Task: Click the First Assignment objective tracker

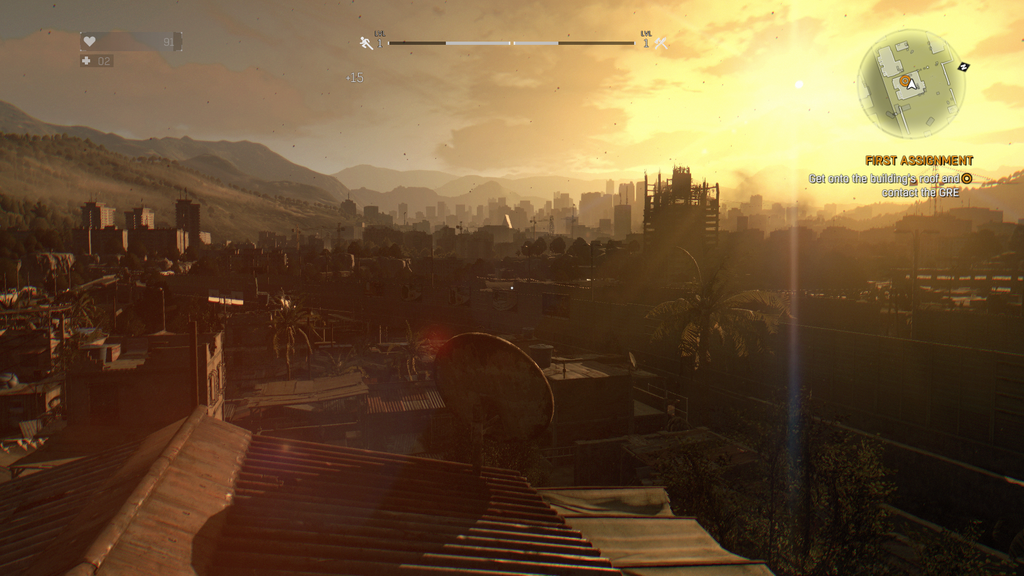Action: 919,160
